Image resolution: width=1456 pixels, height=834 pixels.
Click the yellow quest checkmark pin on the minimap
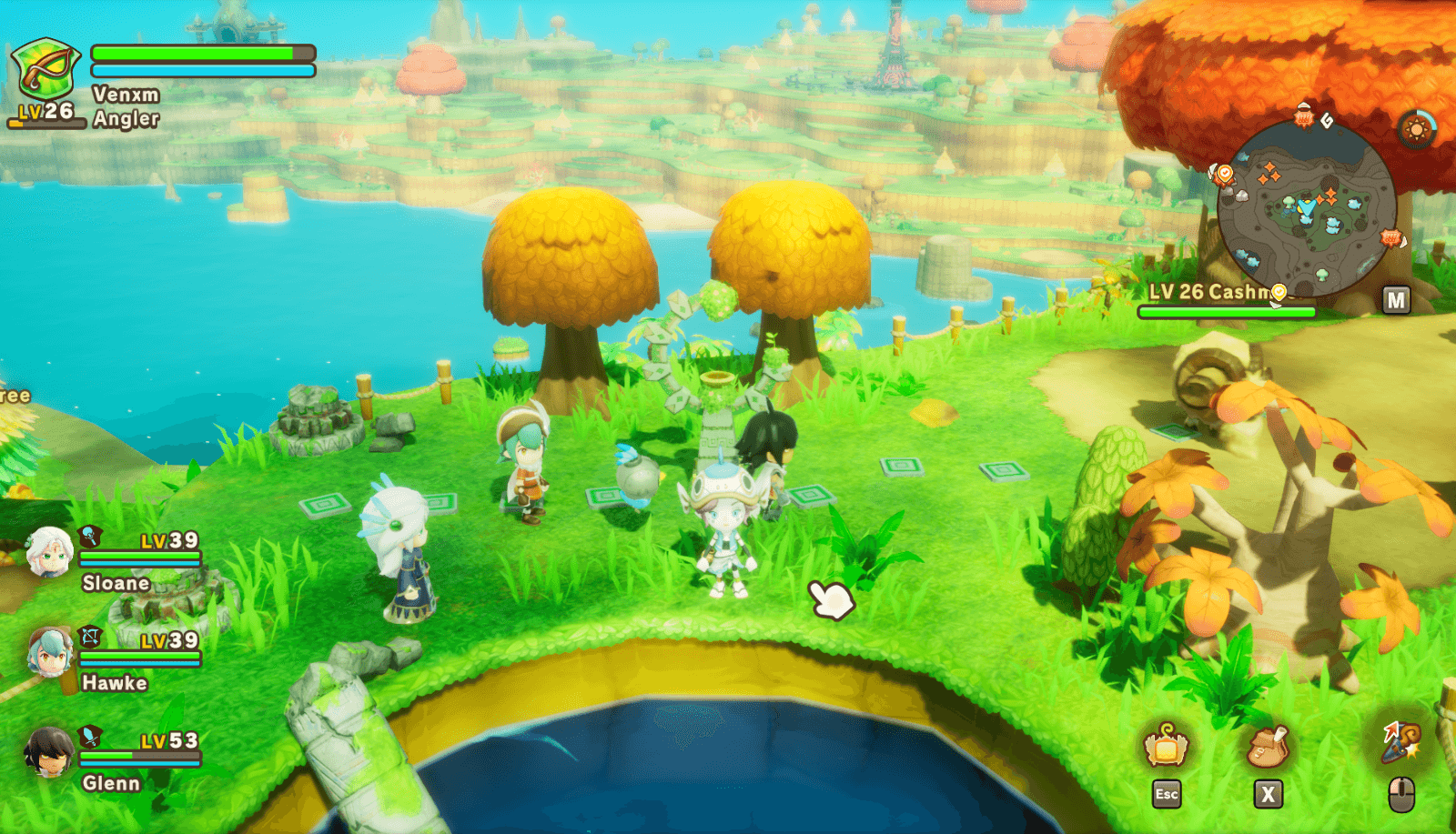click(1278, 289)
